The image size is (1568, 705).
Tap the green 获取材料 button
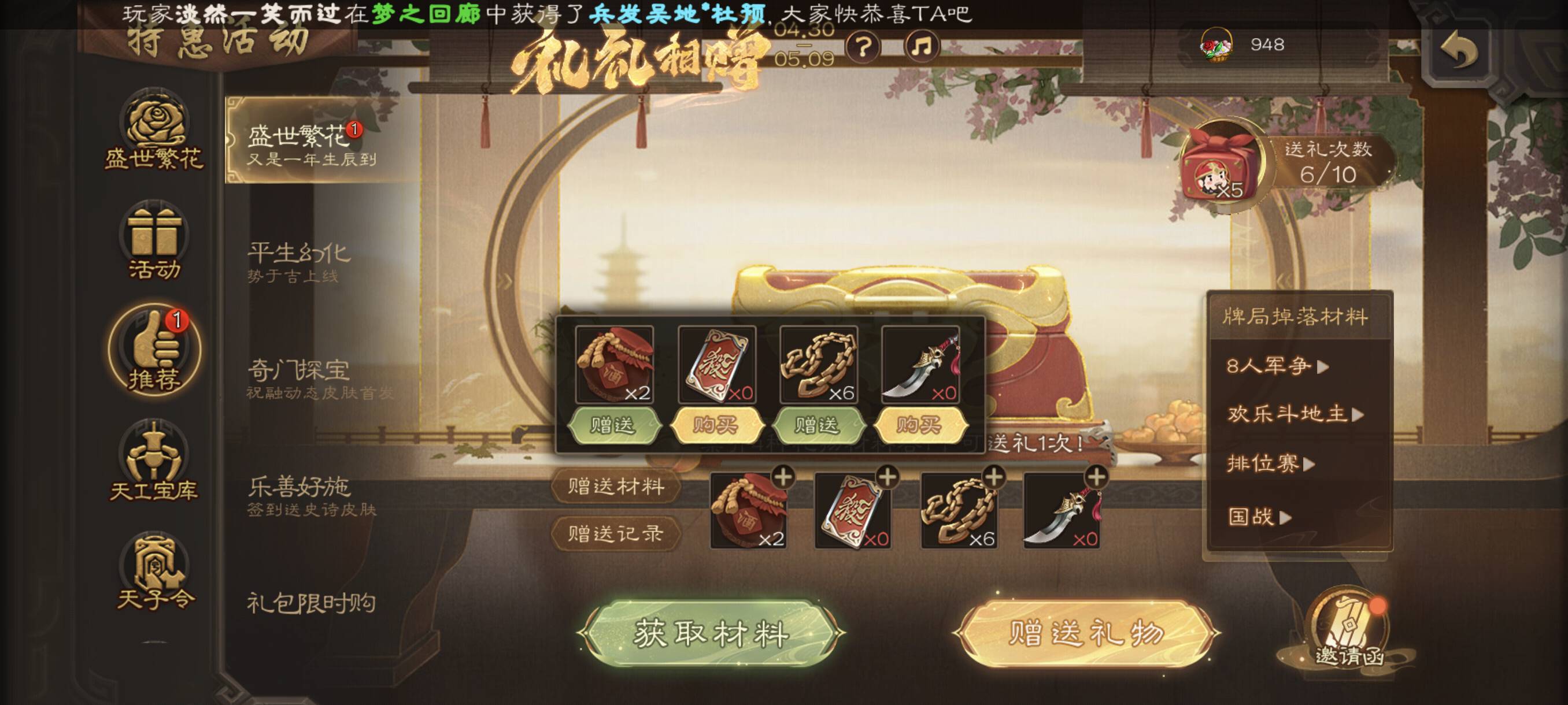coord(711,633)
